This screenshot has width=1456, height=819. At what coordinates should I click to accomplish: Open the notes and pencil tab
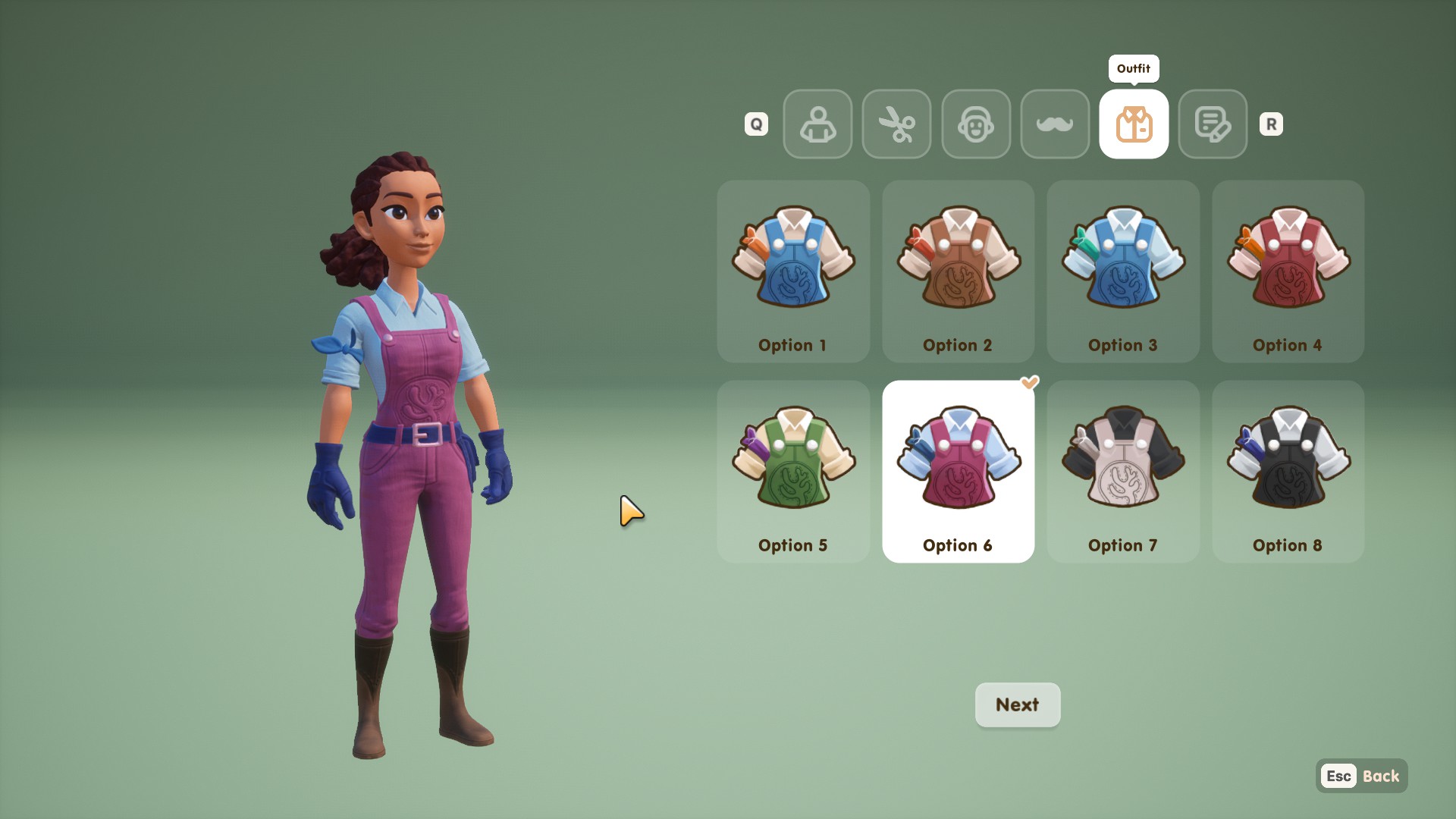click(x=1213, y=124)
